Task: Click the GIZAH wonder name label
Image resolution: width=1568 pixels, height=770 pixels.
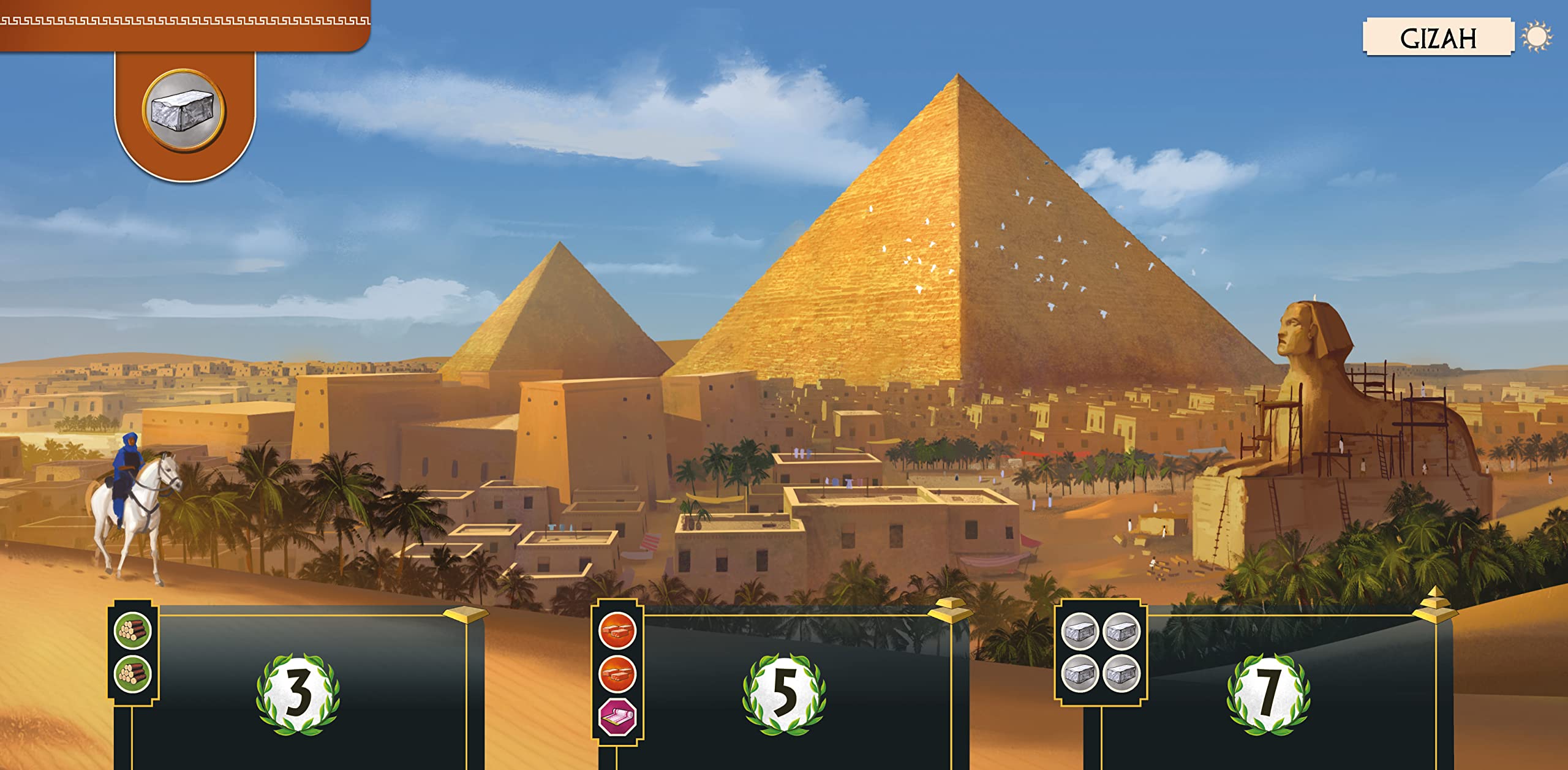Action: pos(1438,38)
